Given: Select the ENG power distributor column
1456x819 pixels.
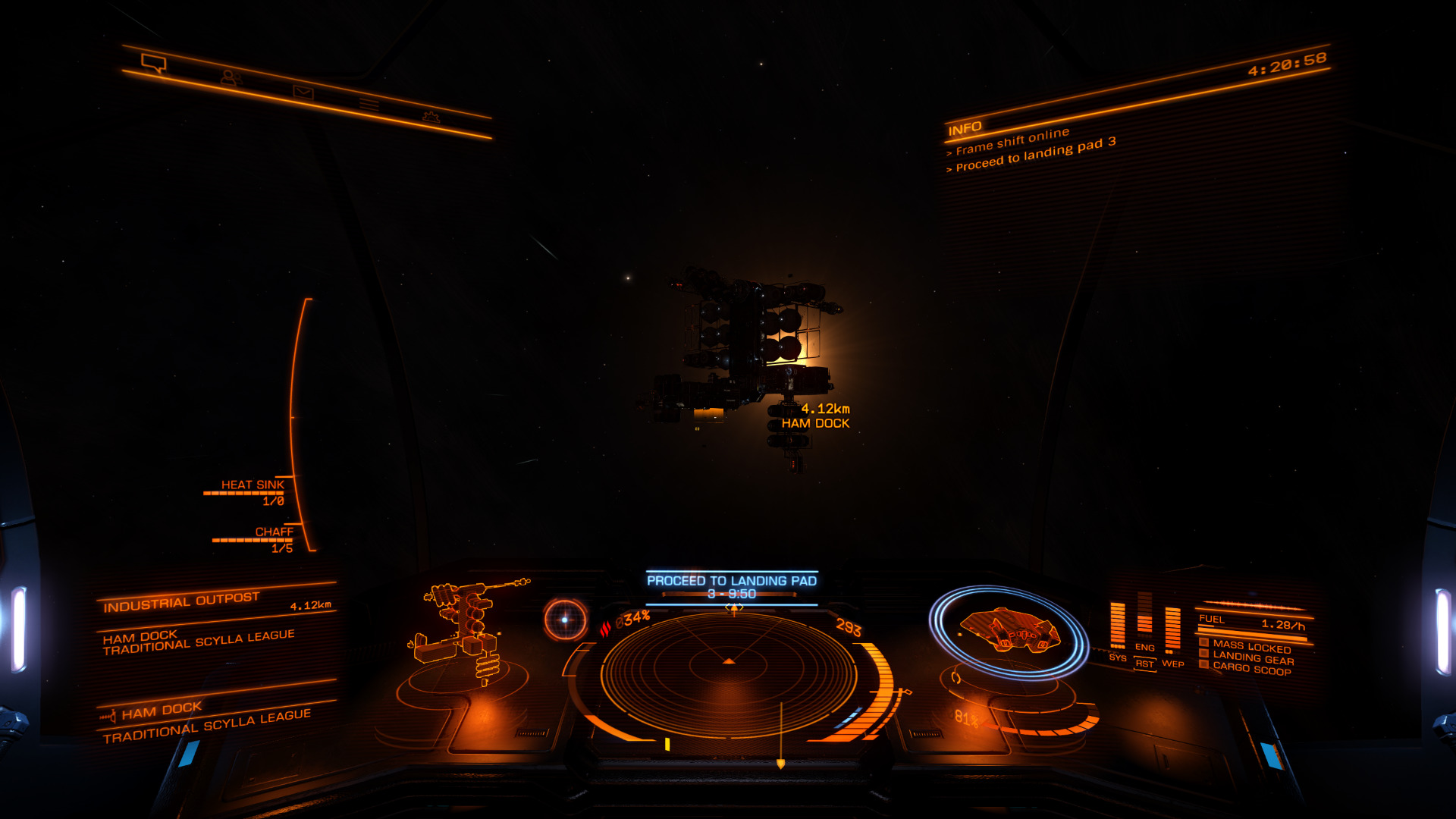Looking at the screenshot, I should pyautogui.click(x=1144, y=620).
